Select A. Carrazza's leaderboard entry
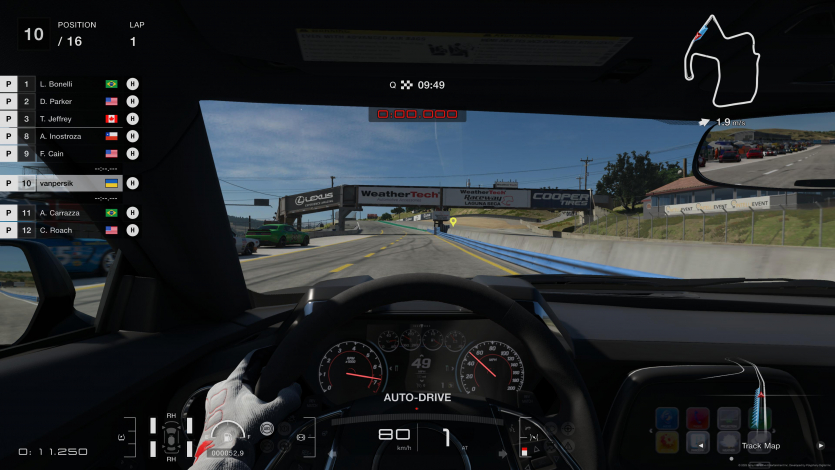 point(68,213)
